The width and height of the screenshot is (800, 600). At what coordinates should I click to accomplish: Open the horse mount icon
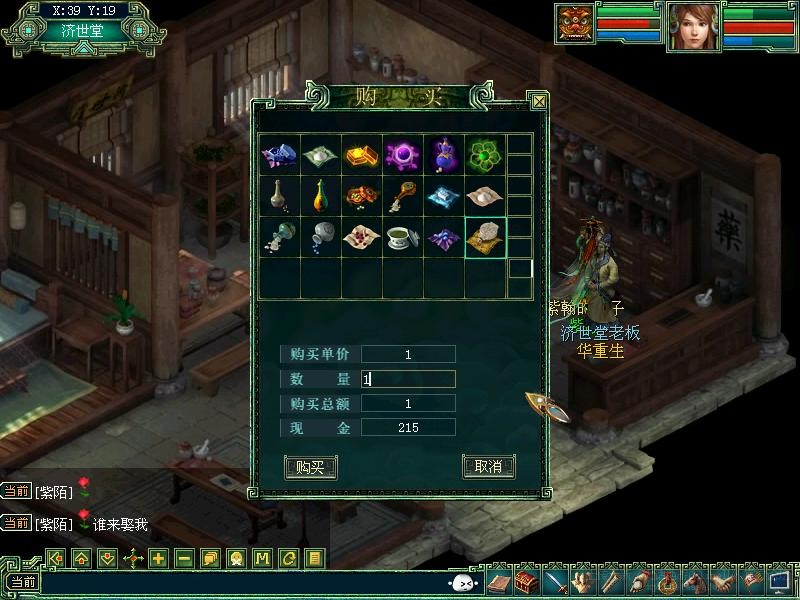pyautogui.click(x=694, y=581)
